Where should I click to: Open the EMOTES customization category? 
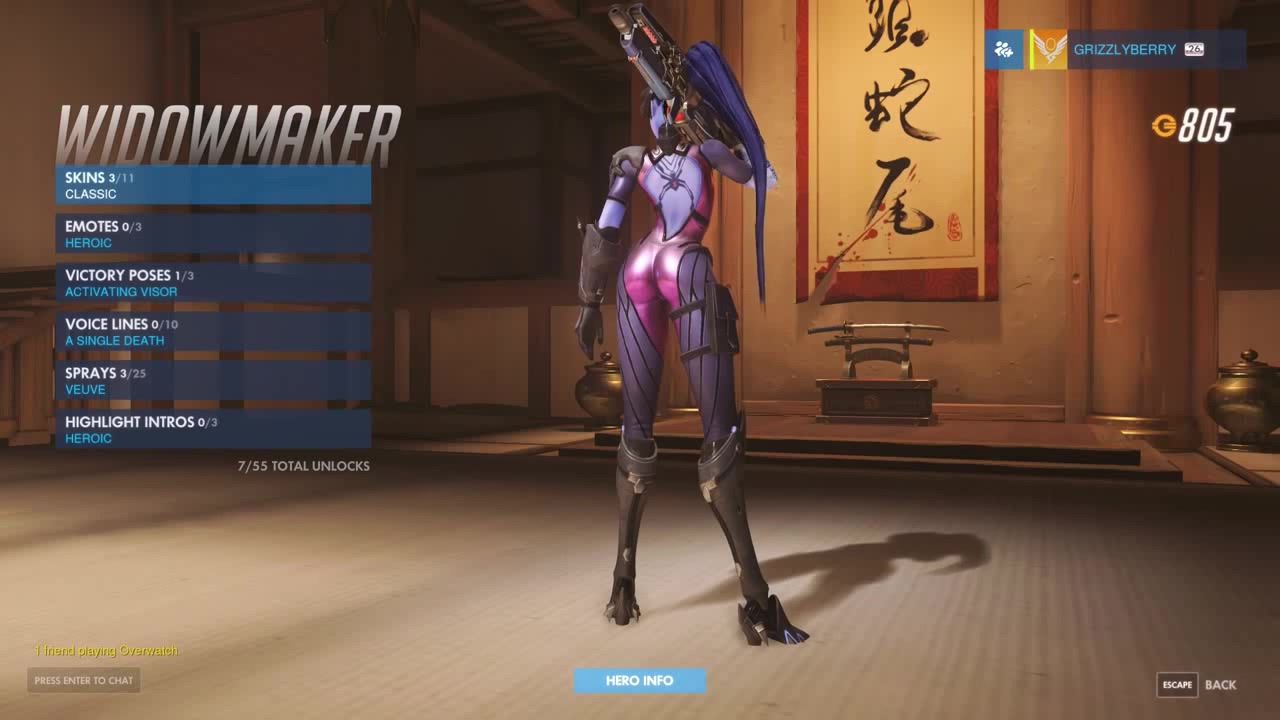tap(213, 233)
